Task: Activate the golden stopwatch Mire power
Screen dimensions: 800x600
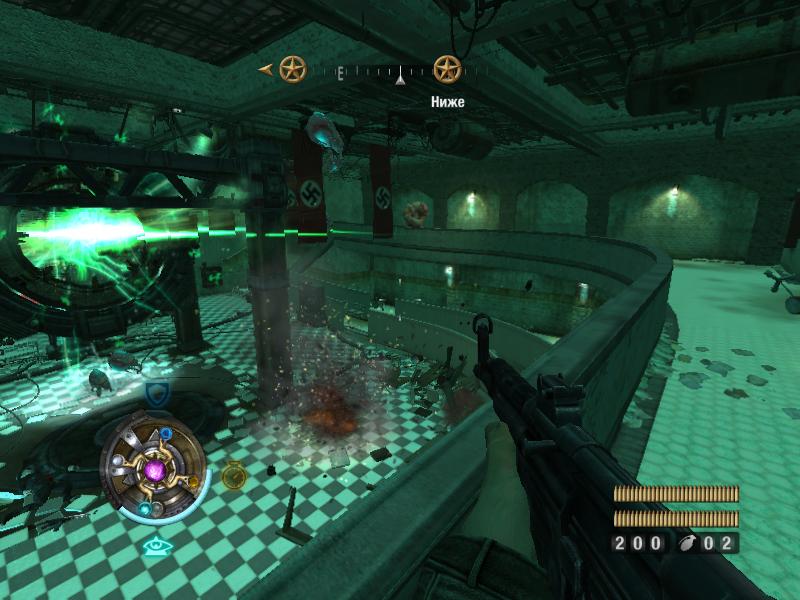Action: [x=233, y=474]
